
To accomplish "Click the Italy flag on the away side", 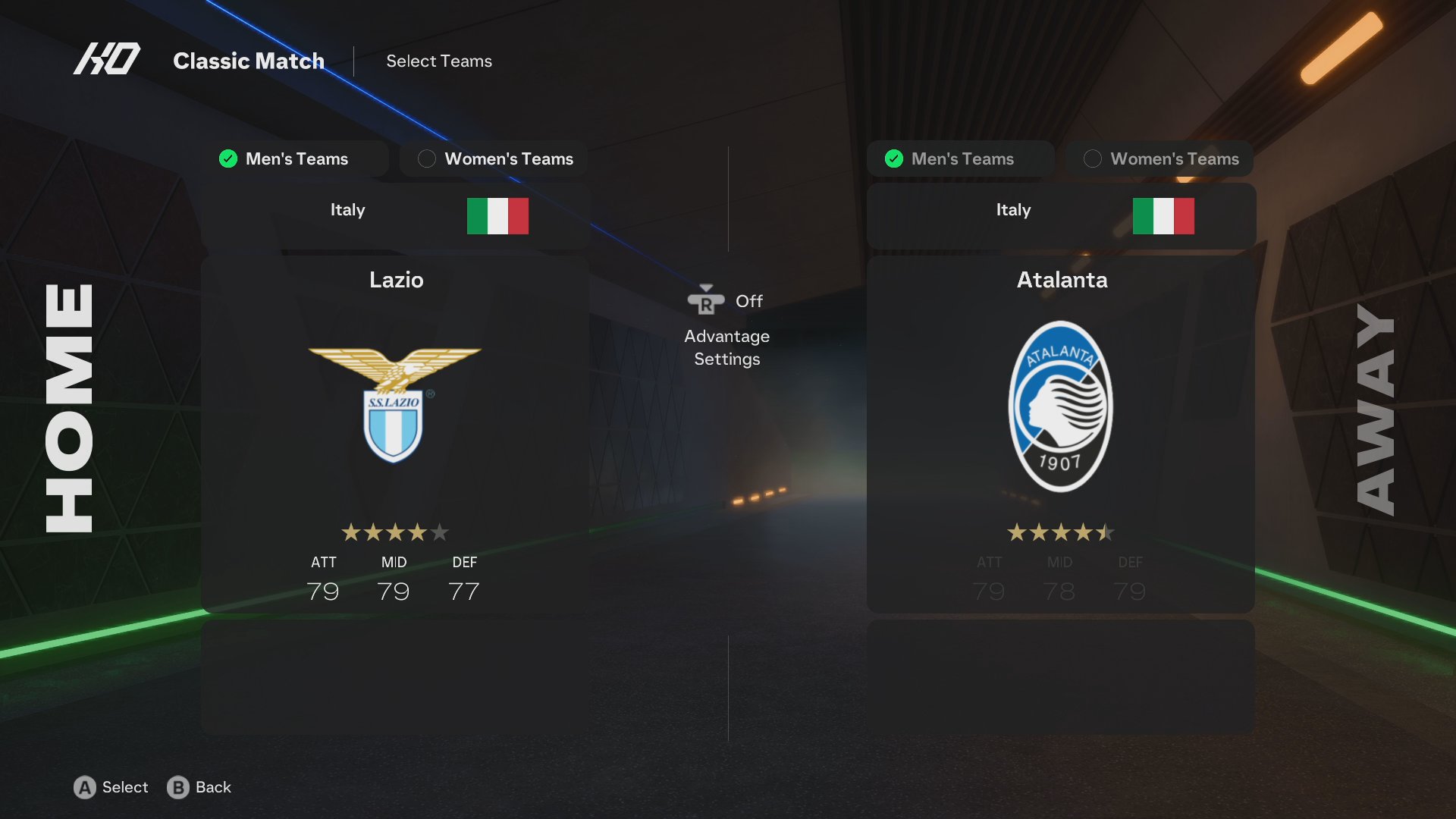I will coord(1164,215).
